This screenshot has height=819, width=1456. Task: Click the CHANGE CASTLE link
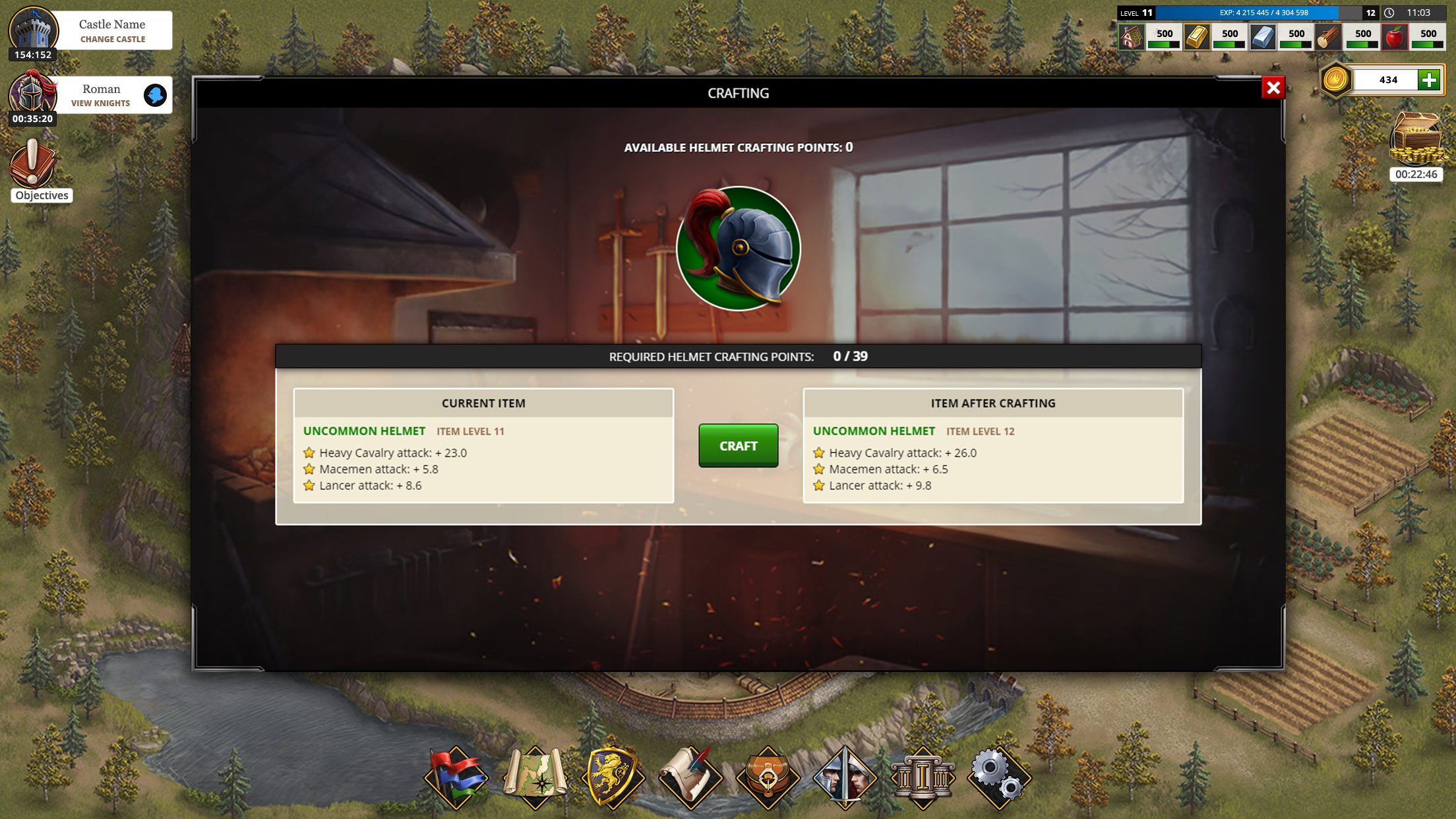pos(112,40)
